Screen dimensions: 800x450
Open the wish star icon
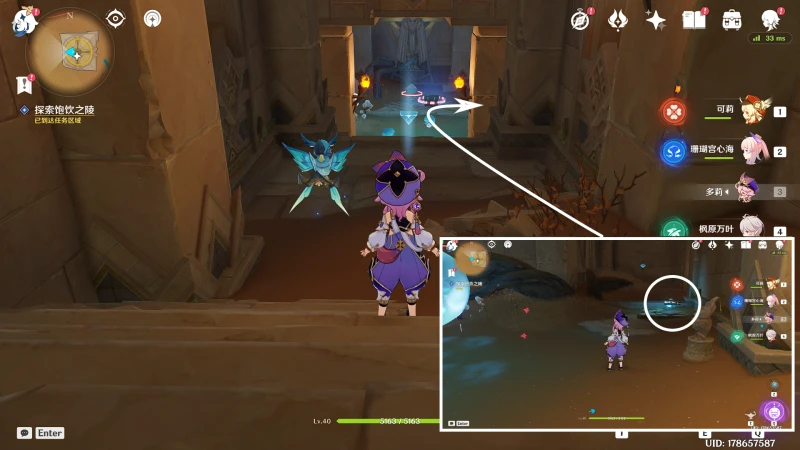coord(656,20)
